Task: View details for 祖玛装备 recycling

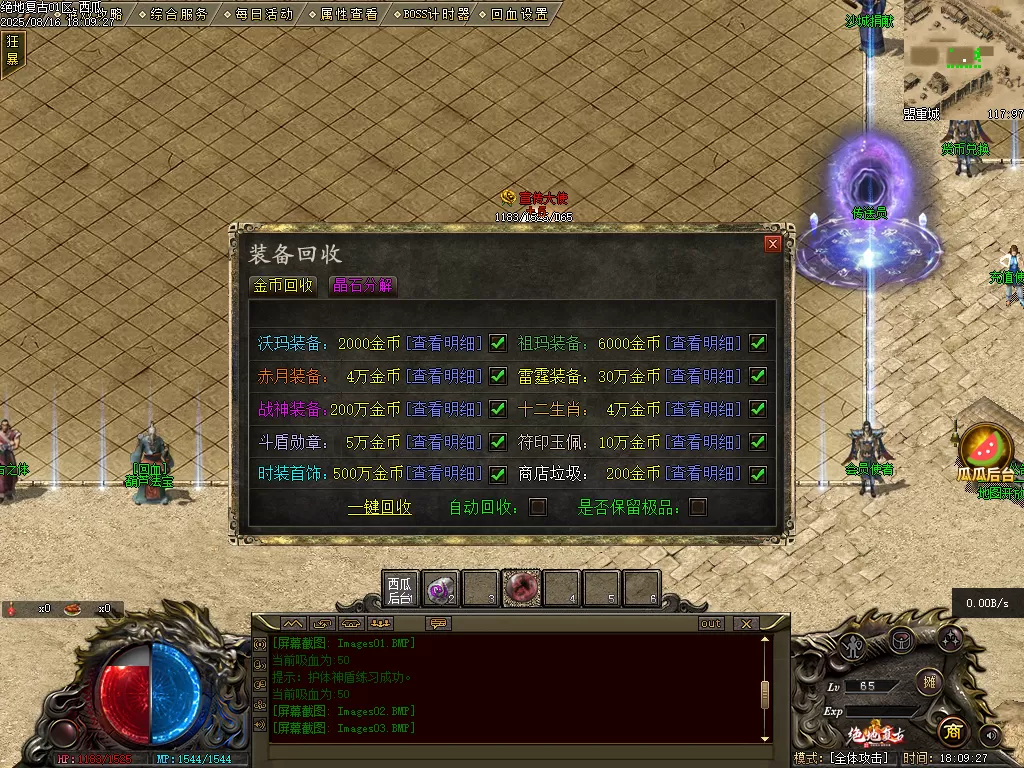Action: 706,344
